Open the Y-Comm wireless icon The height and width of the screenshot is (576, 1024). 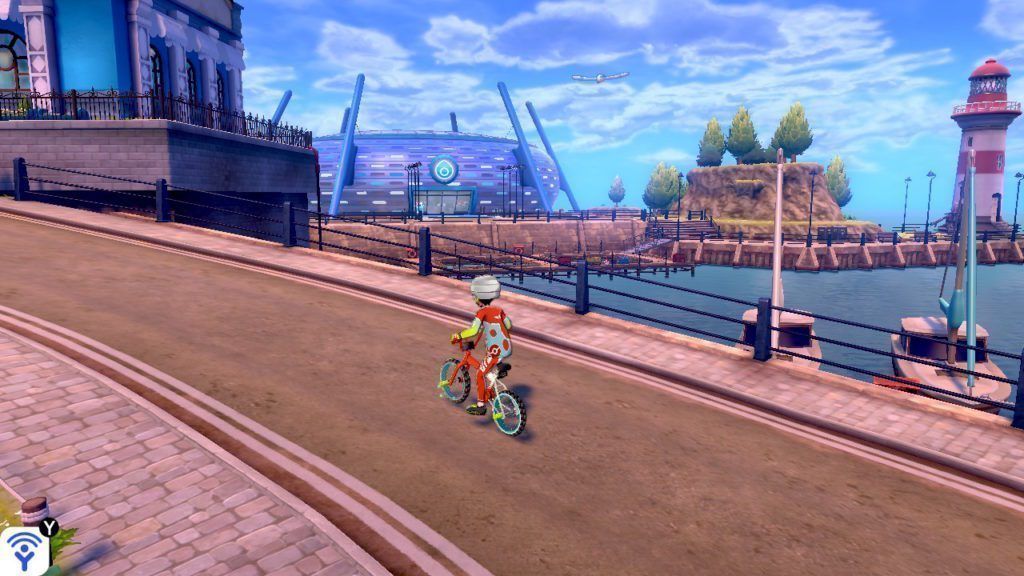point(22,551)
